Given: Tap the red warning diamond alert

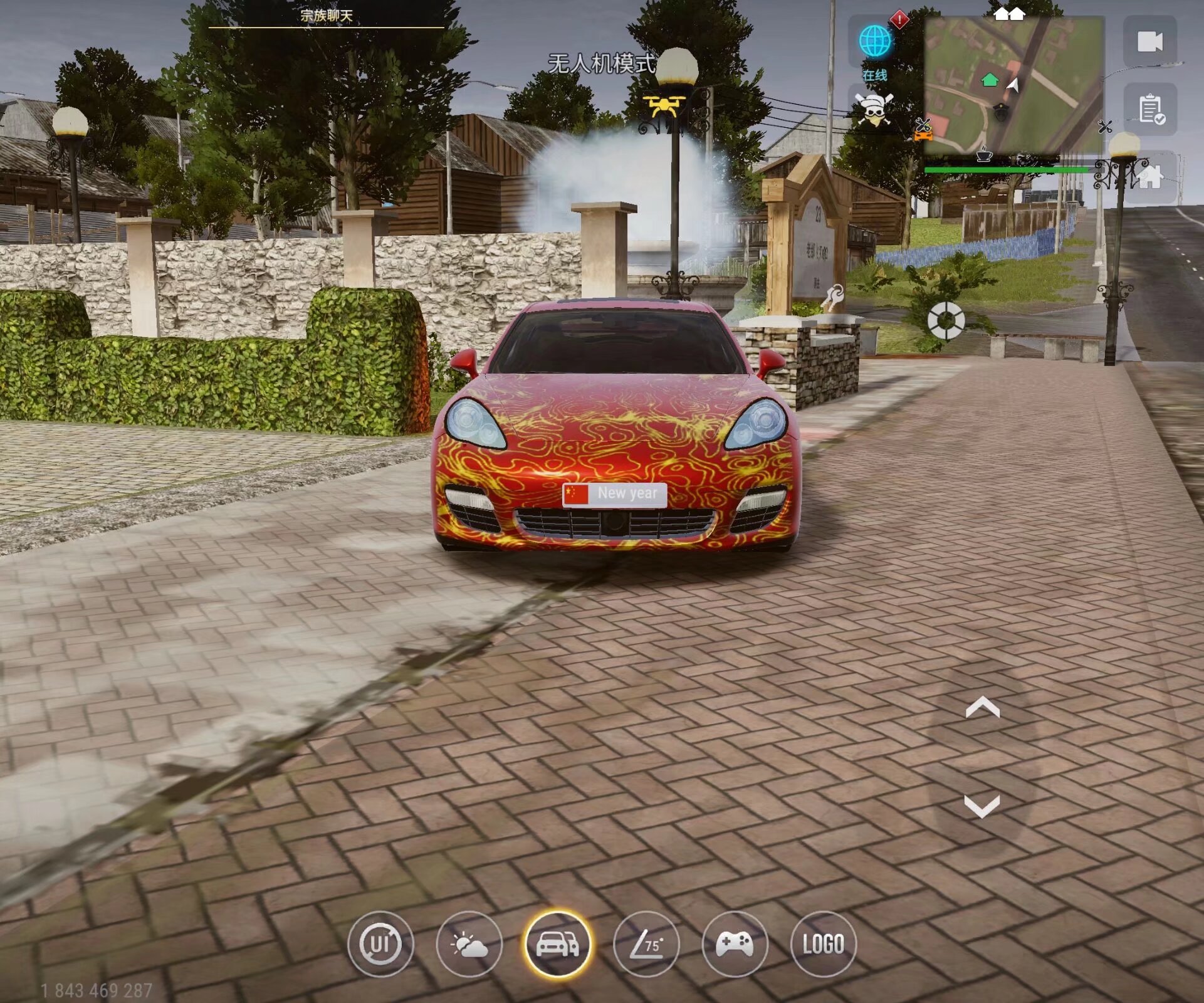Looking at the screenshot, I should [x=899, y=19].
